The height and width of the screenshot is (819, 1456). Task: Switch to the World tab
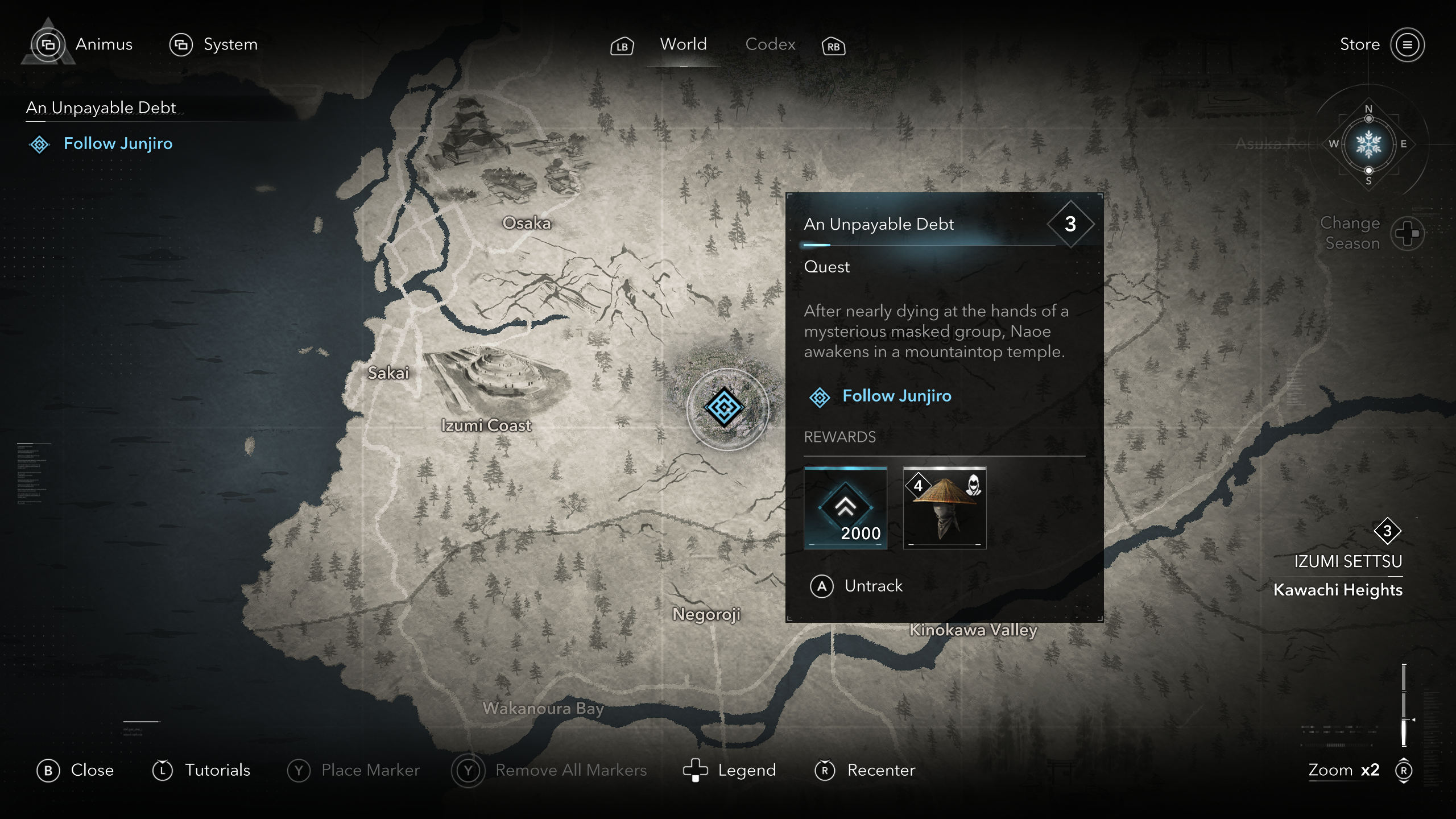683,44
